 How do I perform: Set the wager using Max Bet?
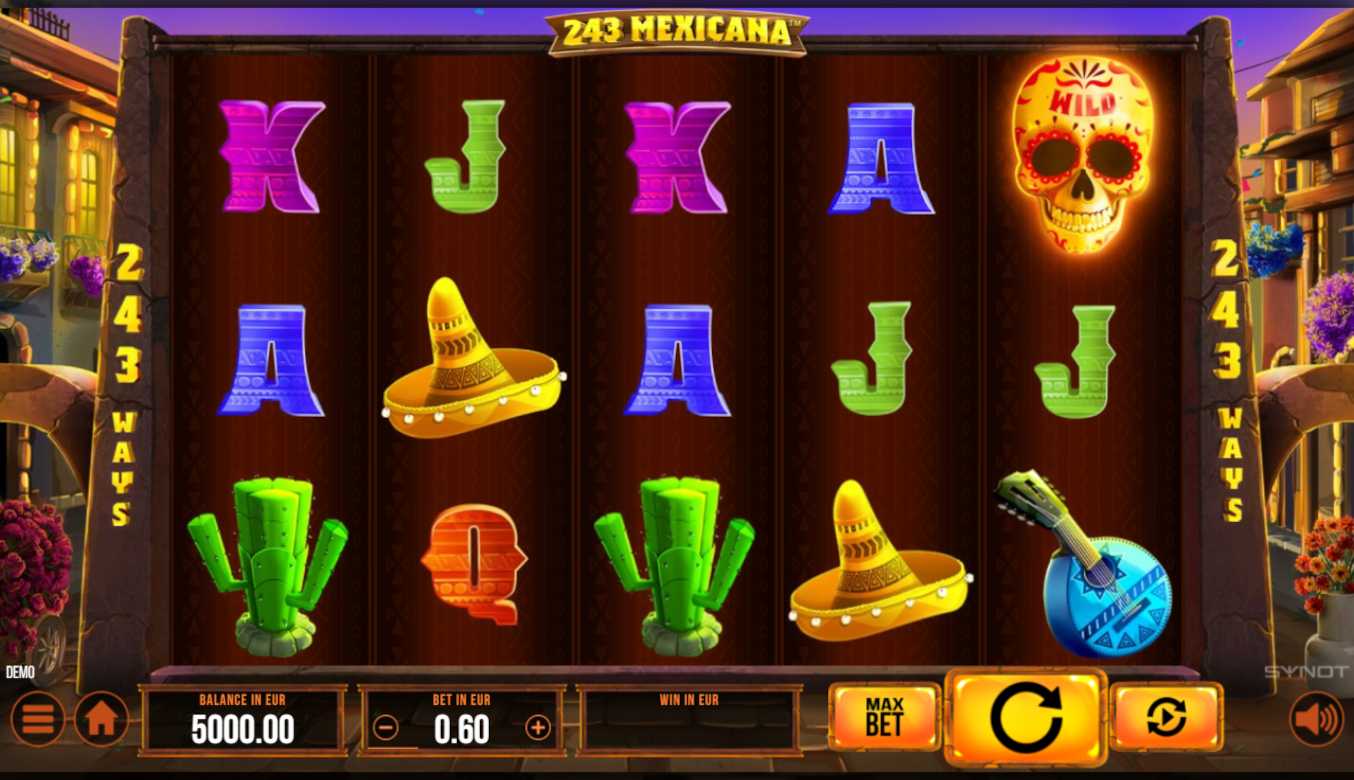click(x=884, y=717)
